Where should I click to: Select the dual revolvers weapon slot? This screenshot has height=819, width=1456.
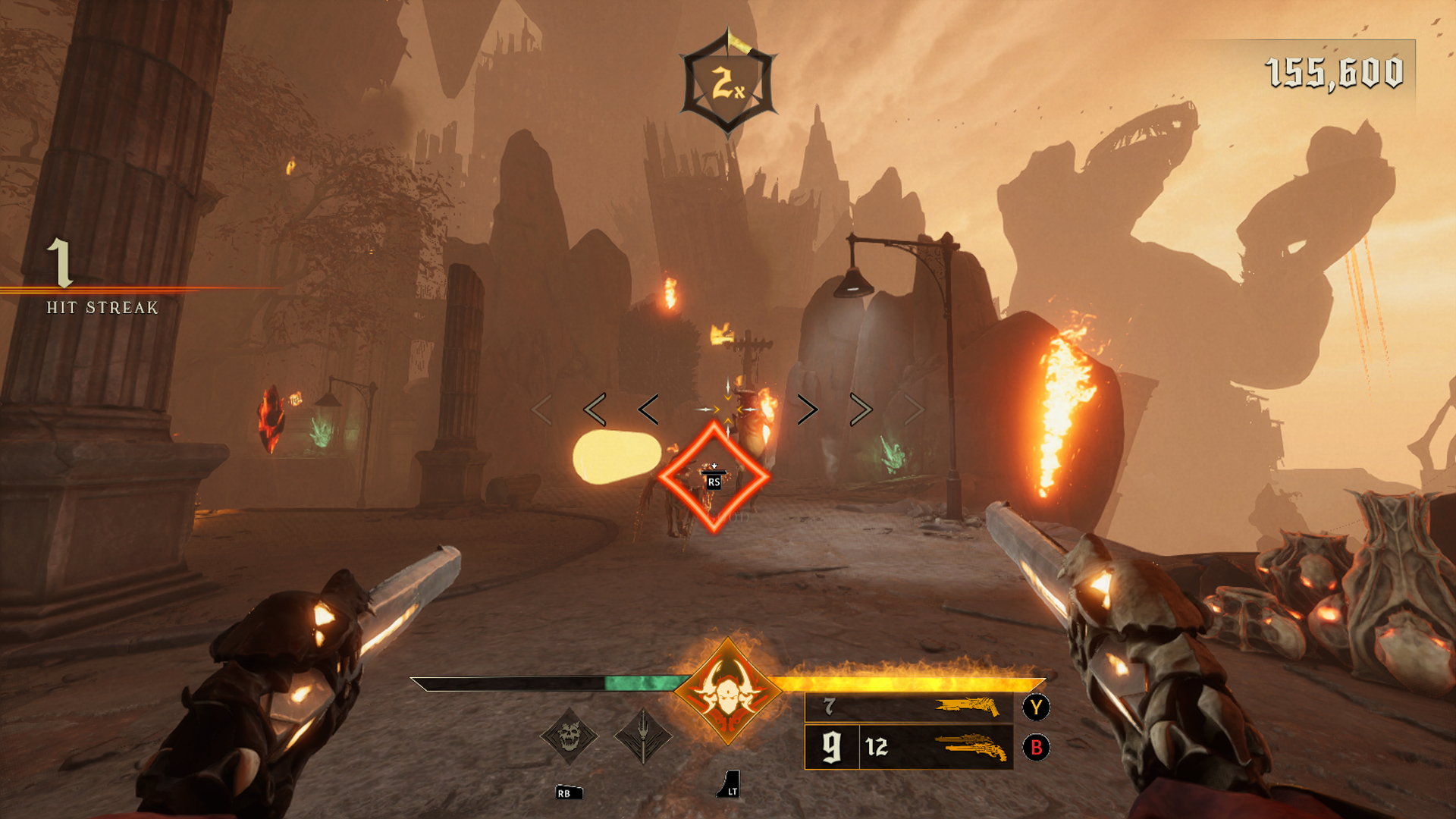(x=908, y=747)
